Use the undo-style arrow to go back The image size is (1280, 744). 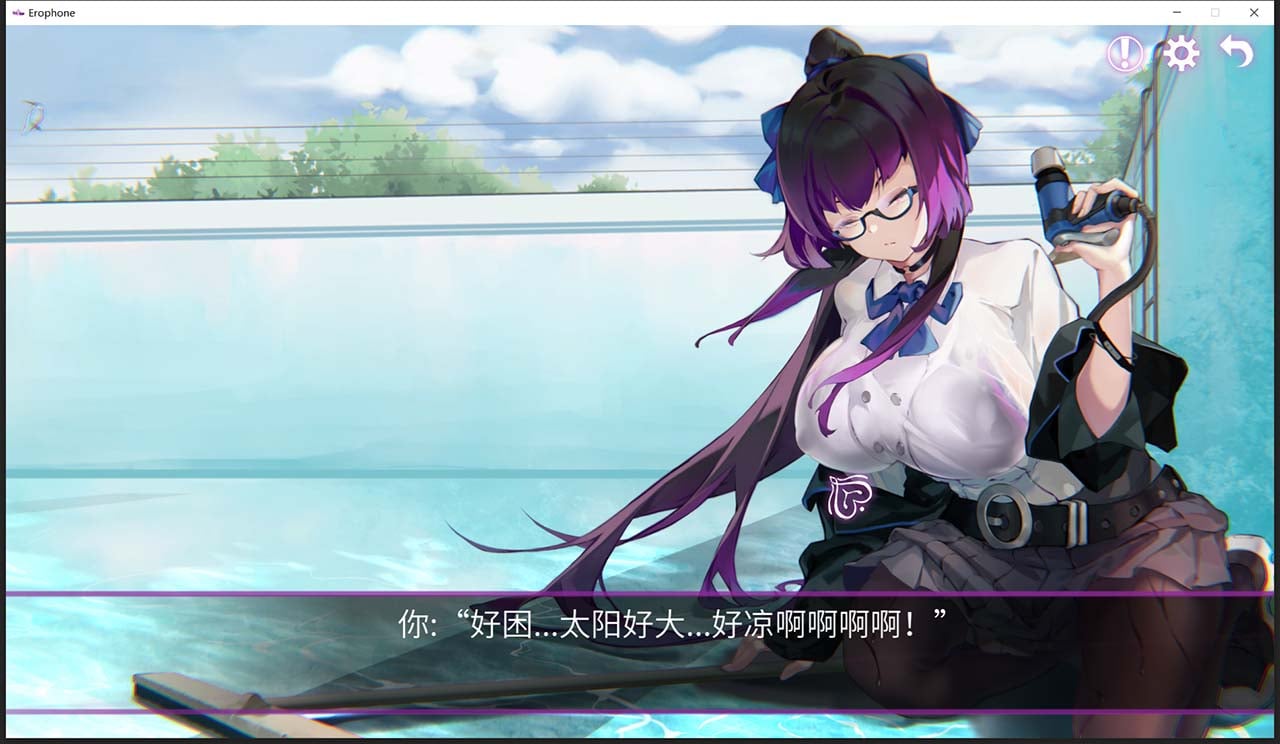(1235, 53)
